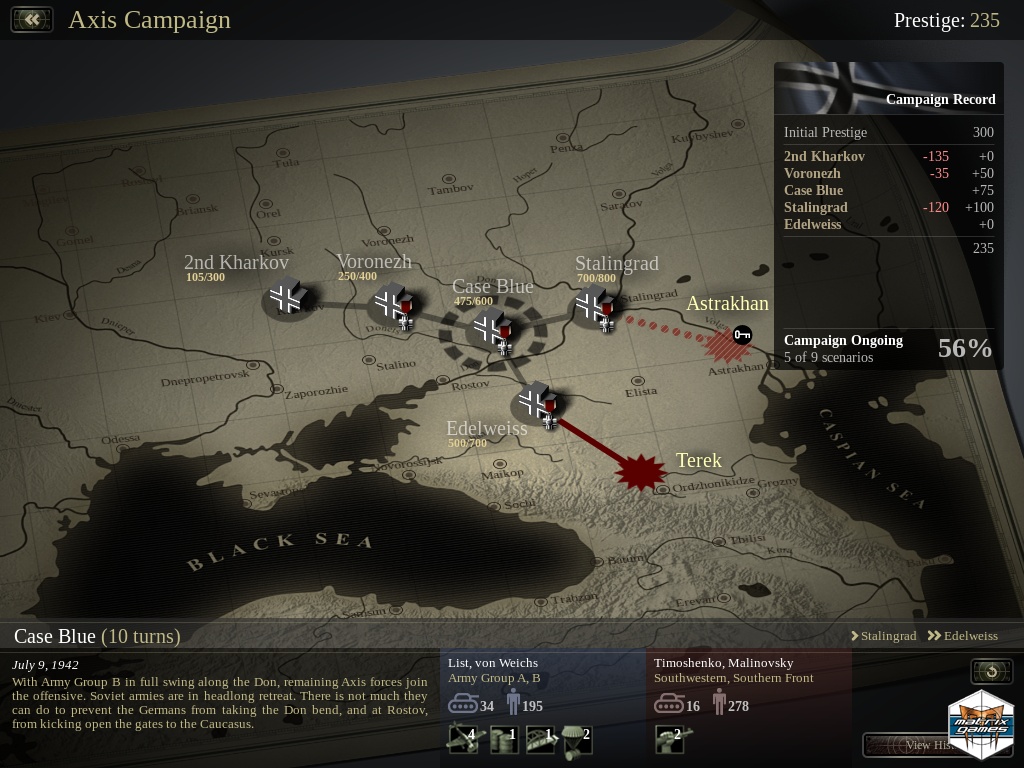The height and width of the screenshot is (768, 1024).
Task: Select the Stalingrad scenario node
Action: coord(594,305)
